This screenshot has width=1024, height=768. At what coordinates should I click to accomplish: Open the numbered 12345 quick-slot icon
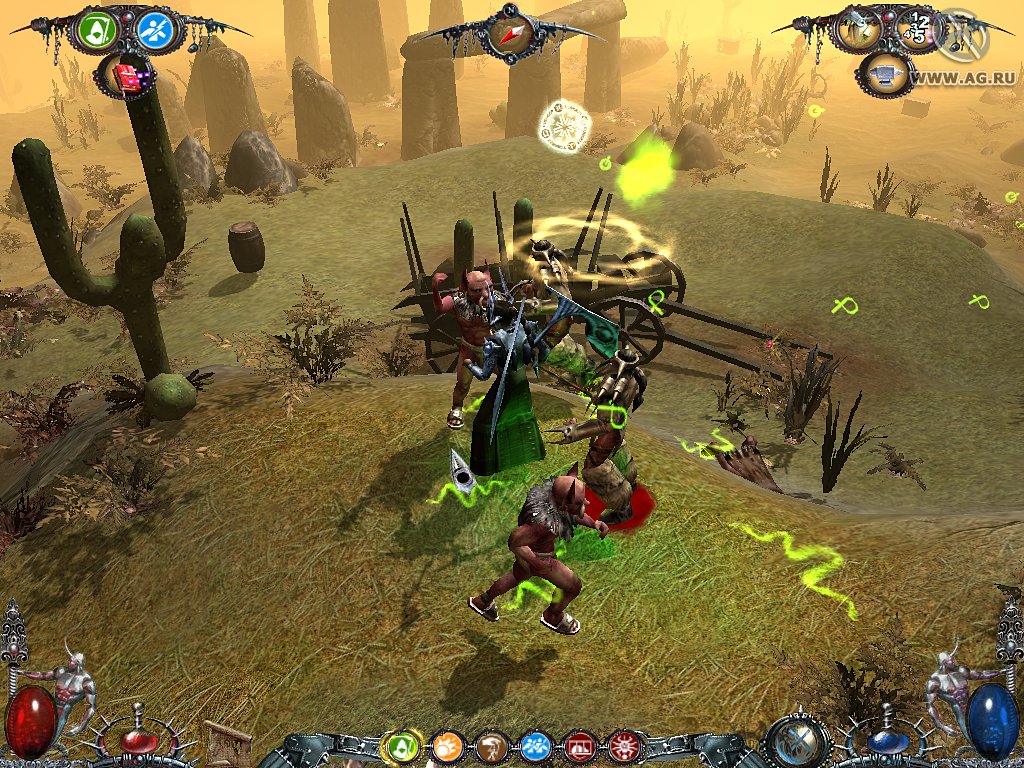915,29
